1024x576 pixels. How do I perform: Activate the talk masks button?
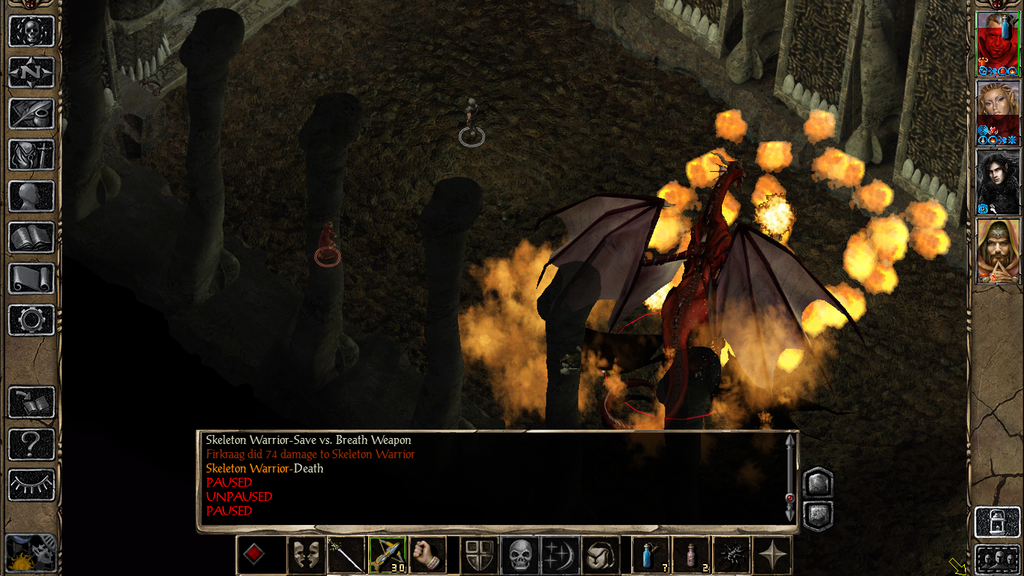(x=304, y=555)
